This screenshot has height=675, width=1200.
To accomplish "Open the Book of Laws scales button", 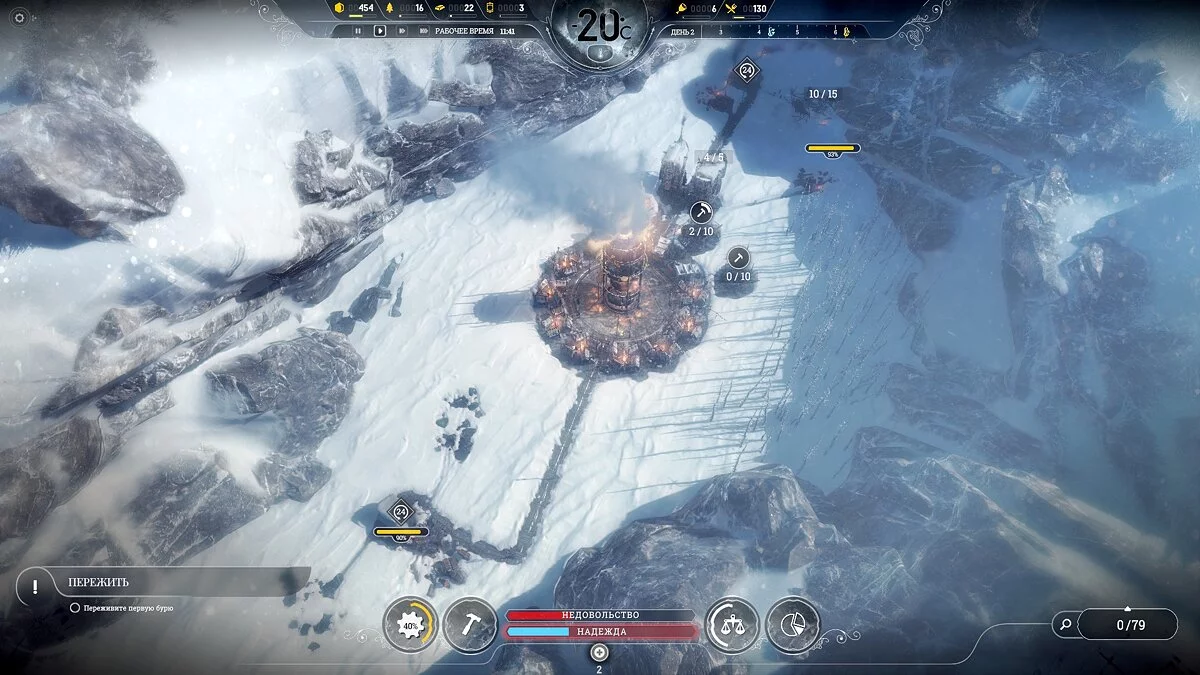I will tap(732, 625).
